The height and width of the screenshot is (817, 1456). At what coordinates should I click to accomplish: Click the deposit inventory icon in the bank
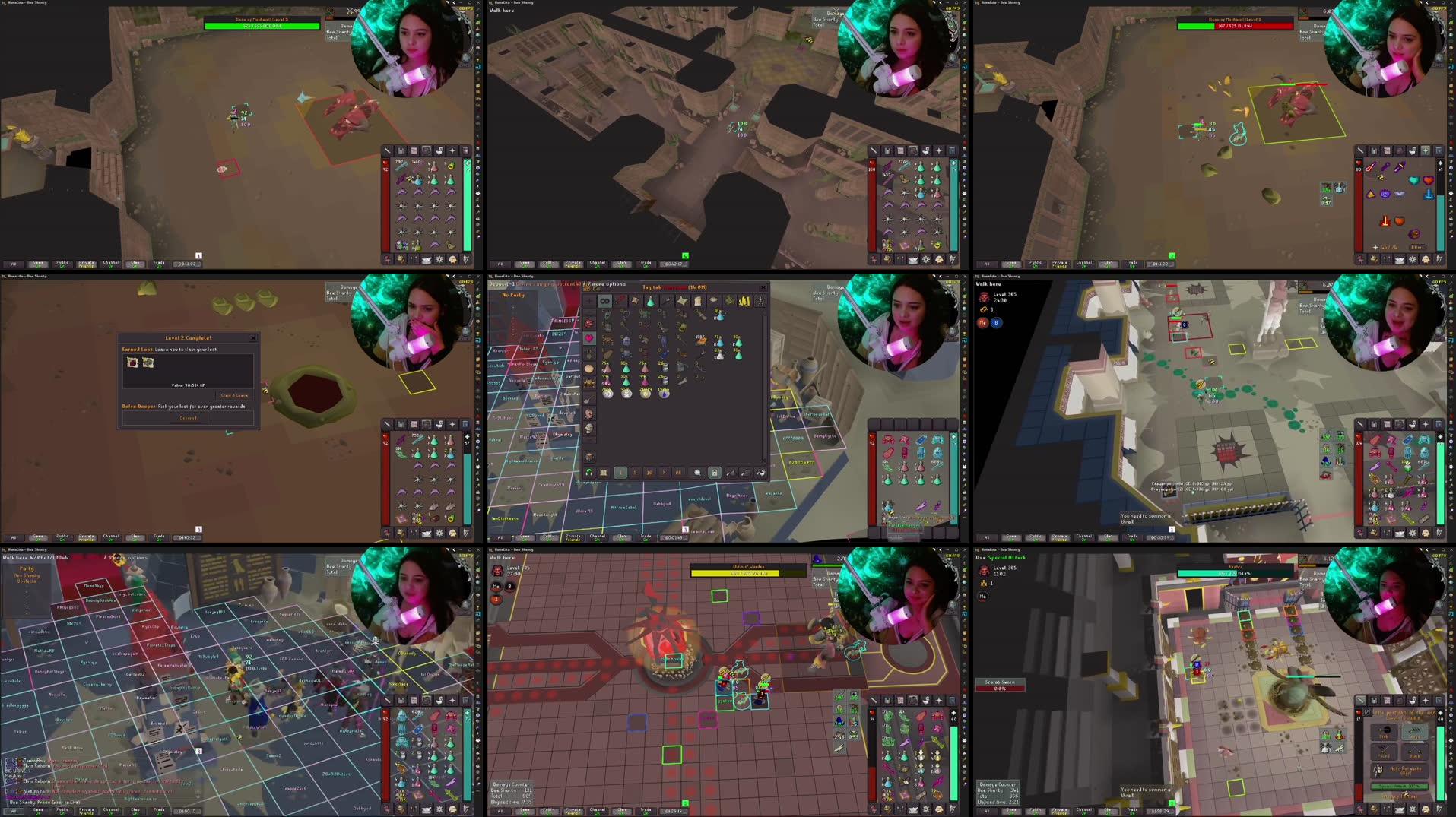pyautogui.click(x=730, y=473)
